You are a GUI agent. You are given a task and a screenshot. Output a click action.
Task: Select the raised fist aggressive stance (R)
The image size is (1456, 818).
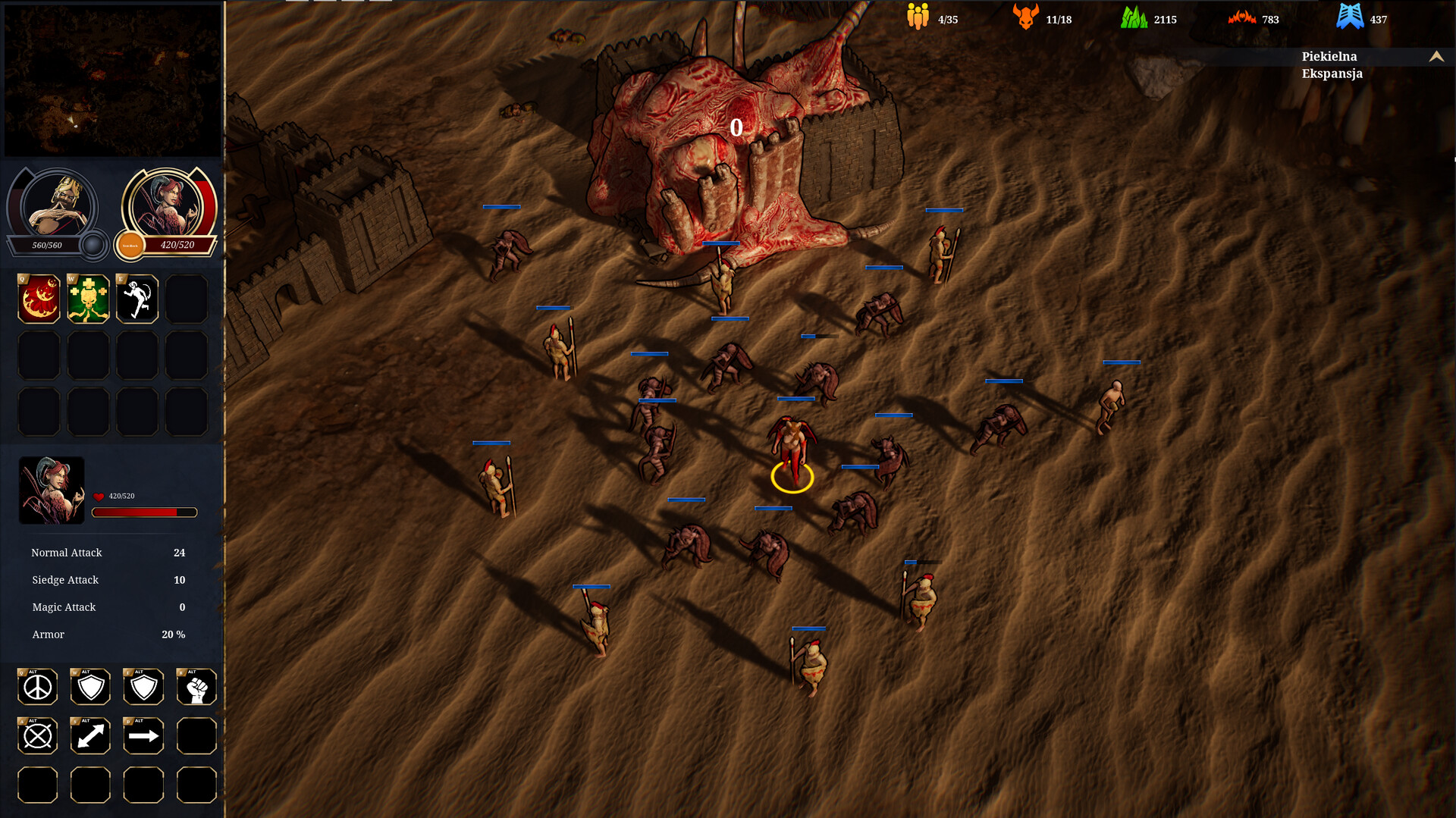click(196, 687)
